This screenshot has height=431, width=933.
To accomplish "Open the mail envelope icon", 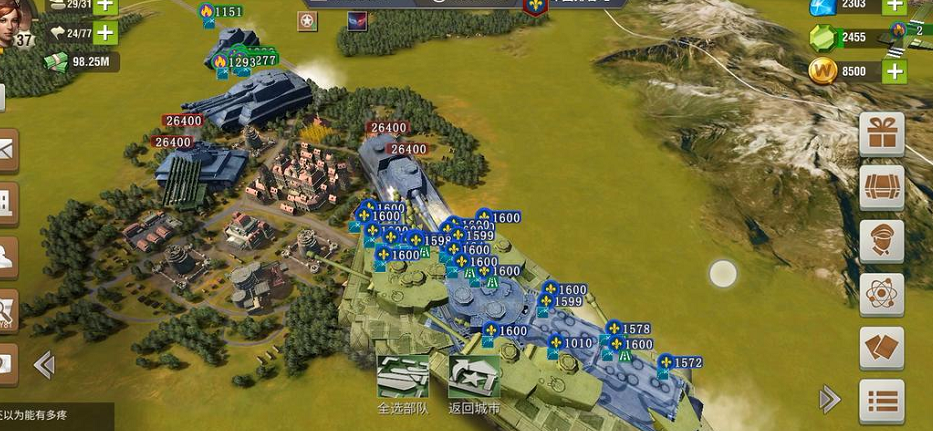I will pyautogui.click(x=6, y=149).
